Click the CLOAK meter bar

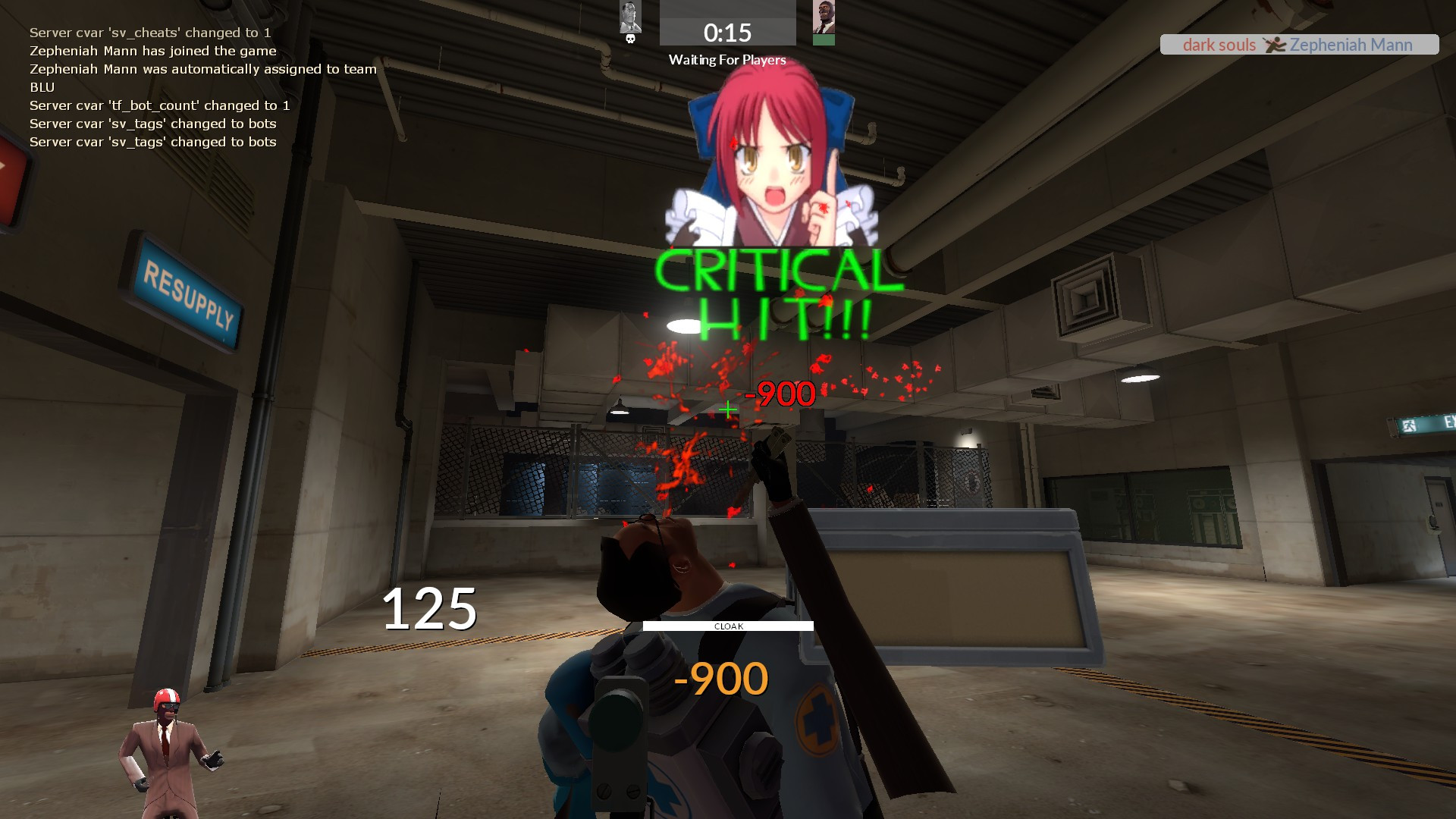[728, 626]
